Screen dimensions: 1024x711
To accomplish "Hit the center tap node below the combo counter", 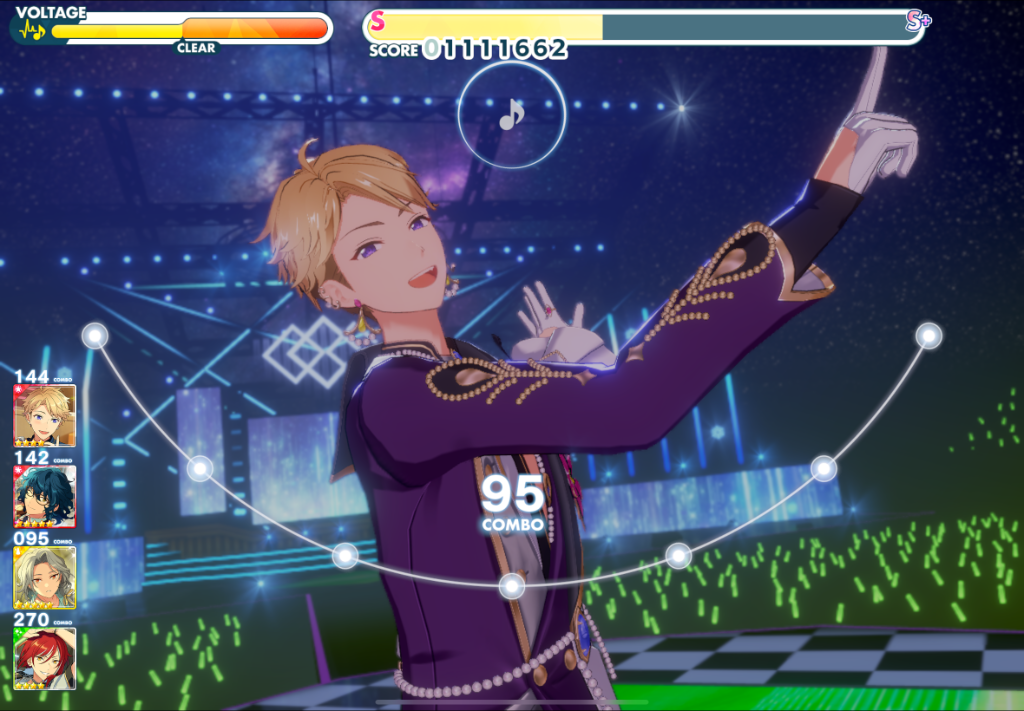I will (512, 586).
